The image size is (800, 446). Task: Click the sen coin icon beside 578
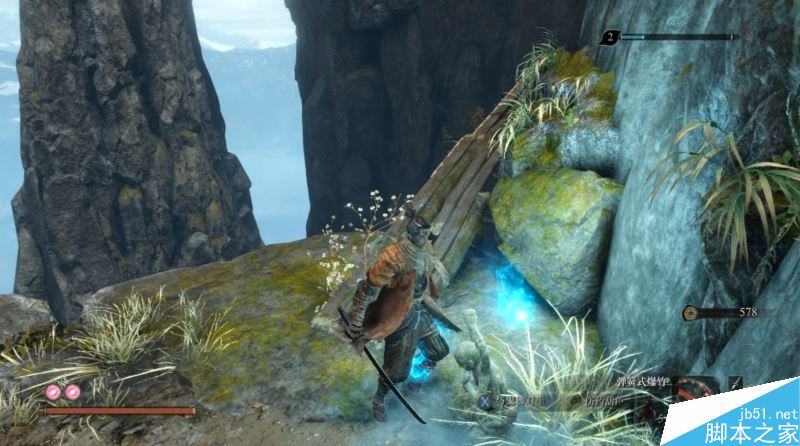click(x=690, y=313)
